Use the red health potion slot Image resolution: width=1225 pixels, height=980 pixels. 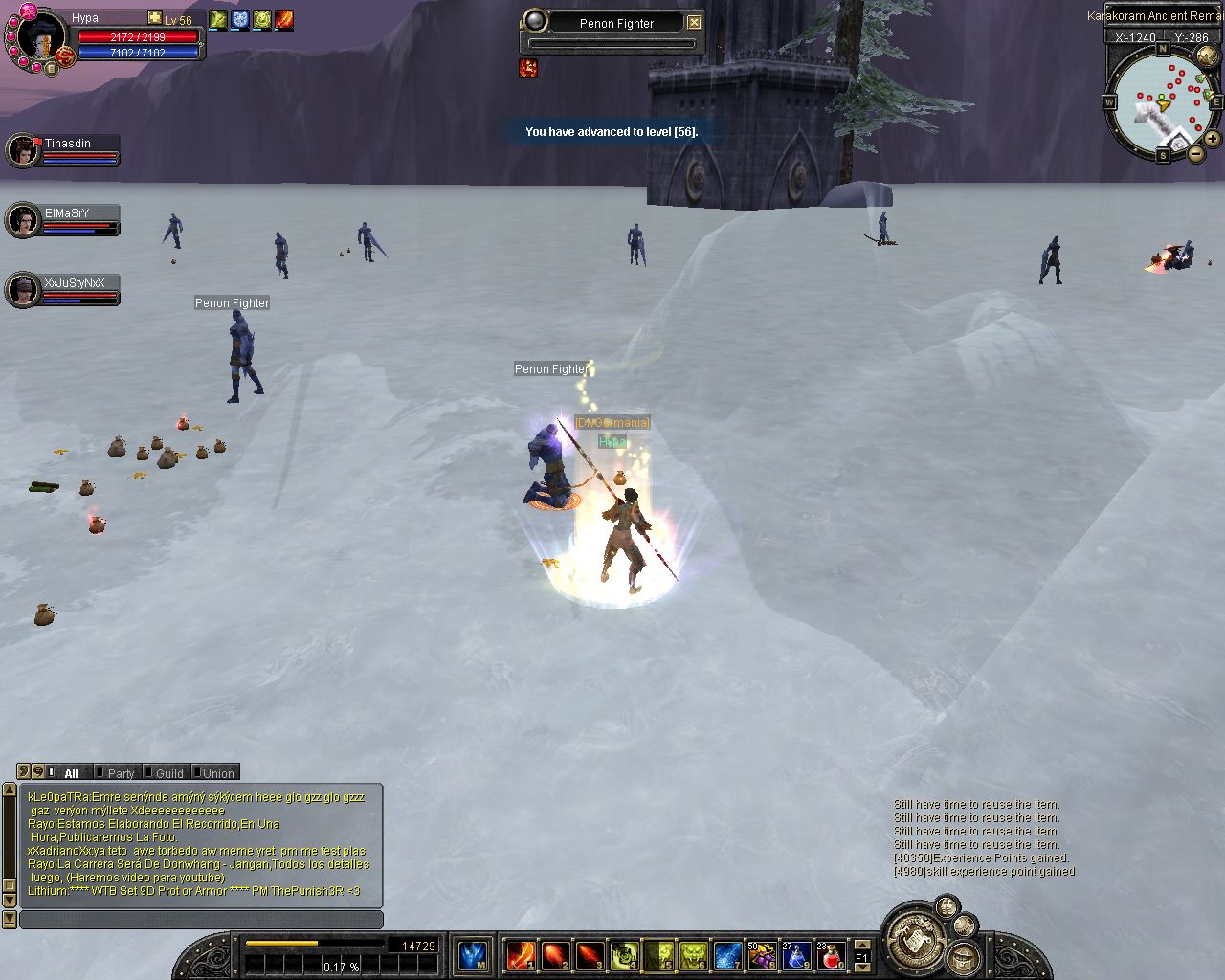coord(831,955)
